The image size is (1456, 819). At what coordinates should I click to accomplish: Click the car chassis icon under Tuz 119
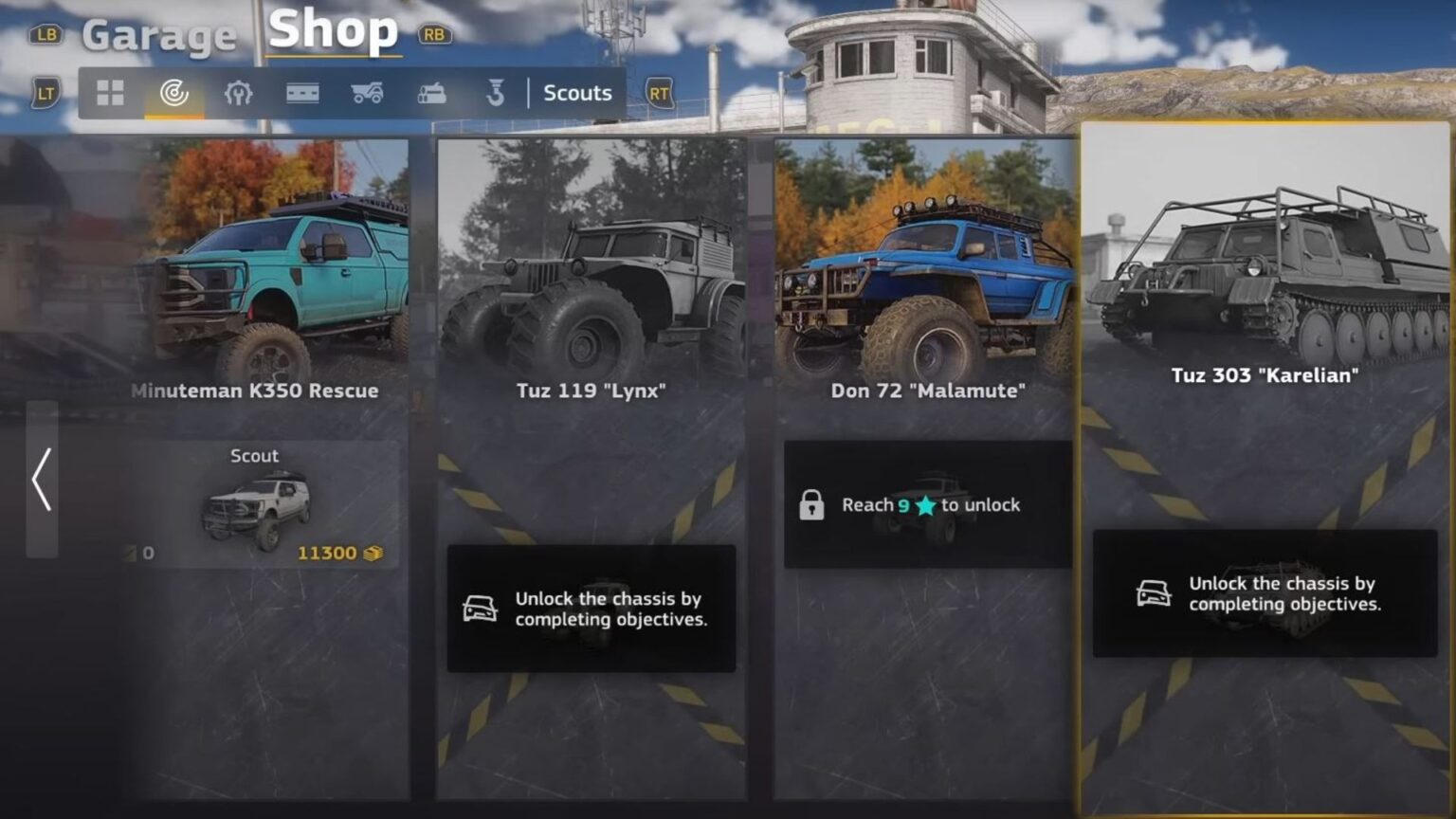(x=482, y=610)
